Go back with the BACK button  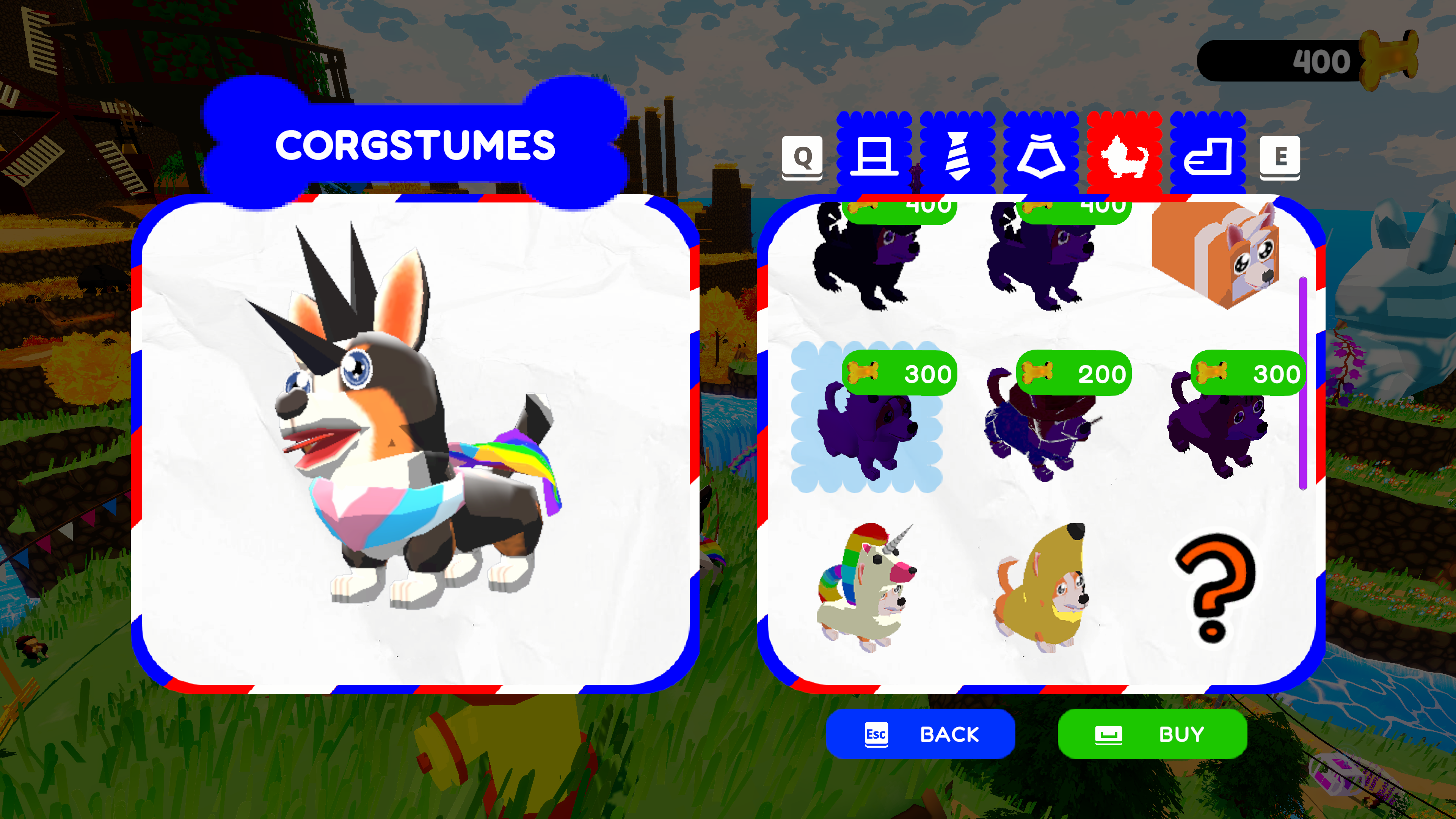tap(920, 734)
